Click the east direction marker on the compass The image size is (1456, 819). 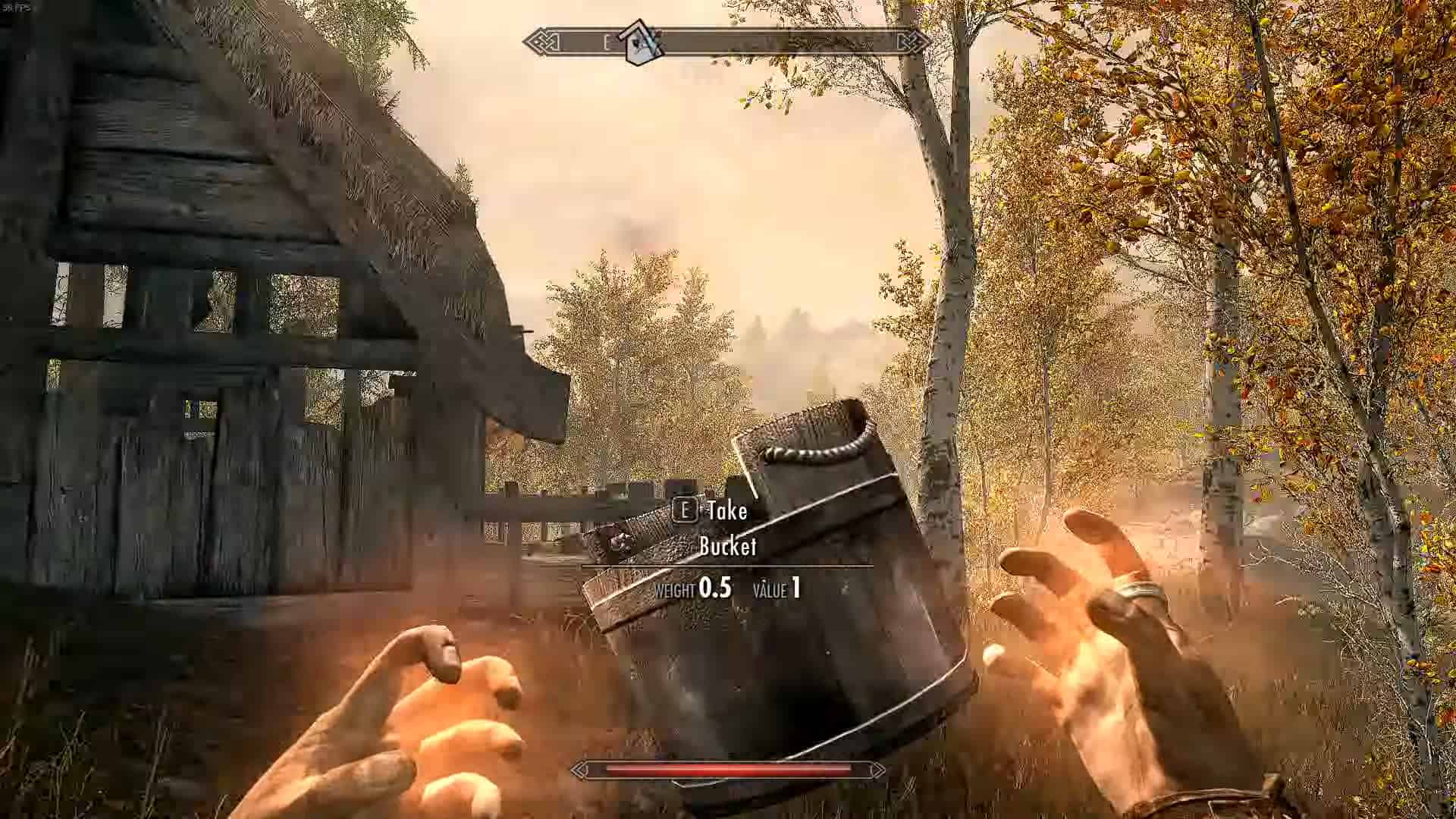pyautogui.click(x=607, y=43)
